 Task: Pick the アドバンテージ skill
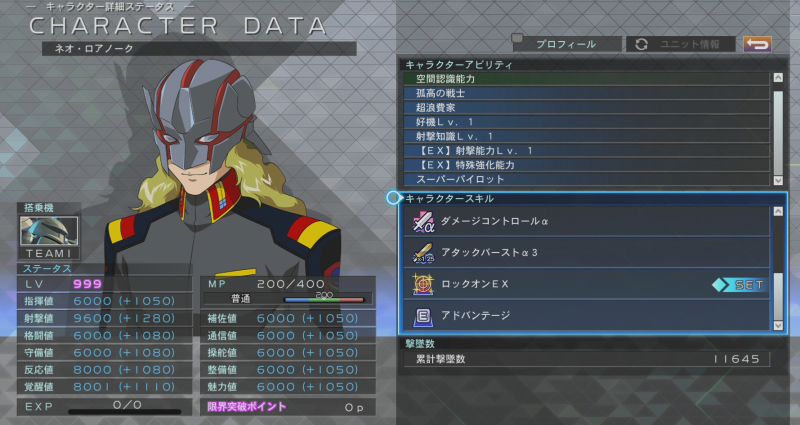pos(586,316)
